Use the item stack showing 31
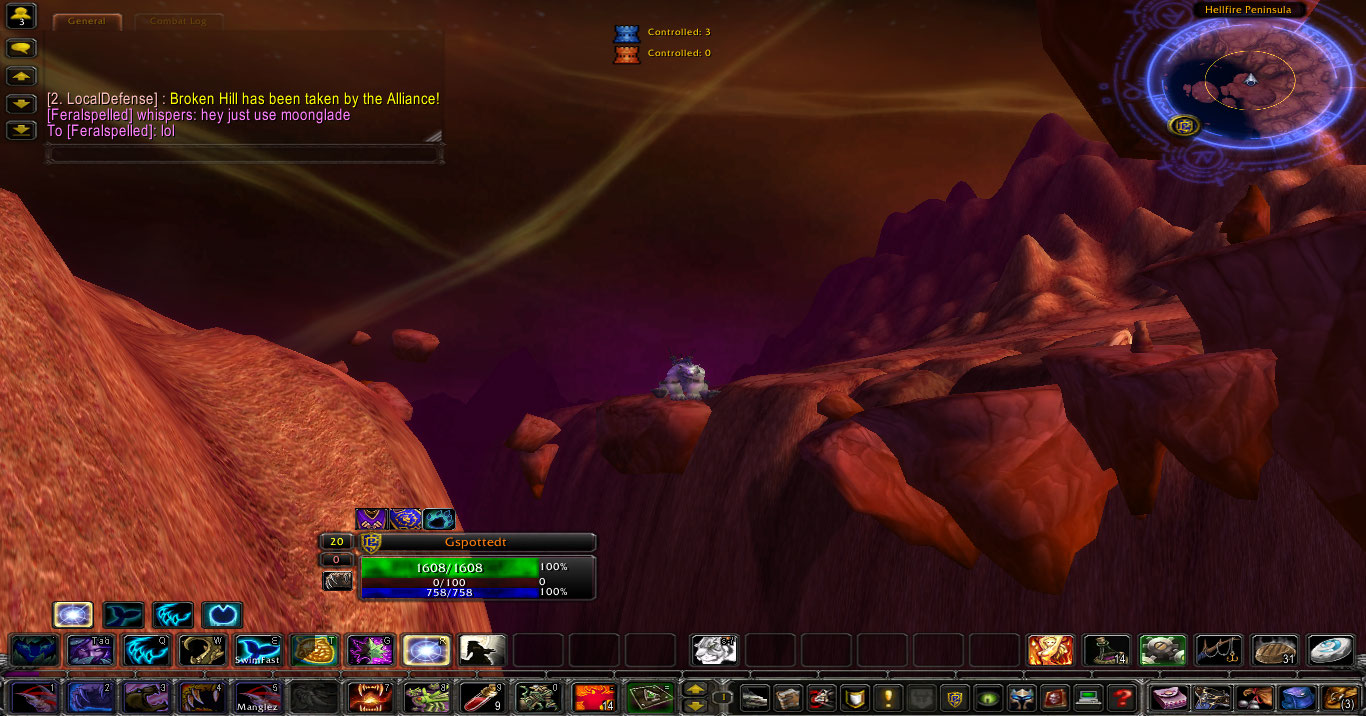 point(1275,650)
